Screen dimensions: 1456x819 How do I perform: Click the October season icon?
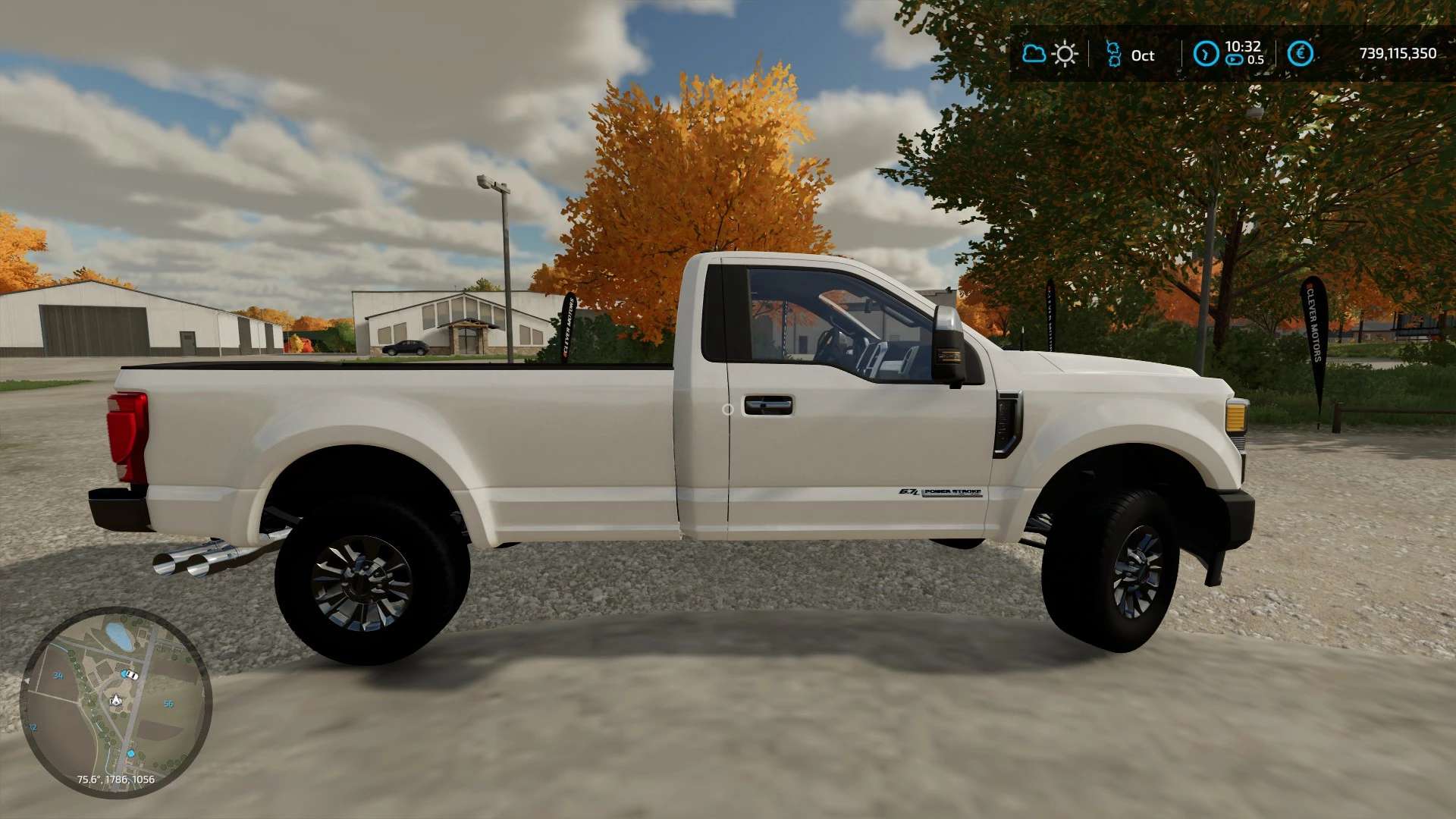1113,55
